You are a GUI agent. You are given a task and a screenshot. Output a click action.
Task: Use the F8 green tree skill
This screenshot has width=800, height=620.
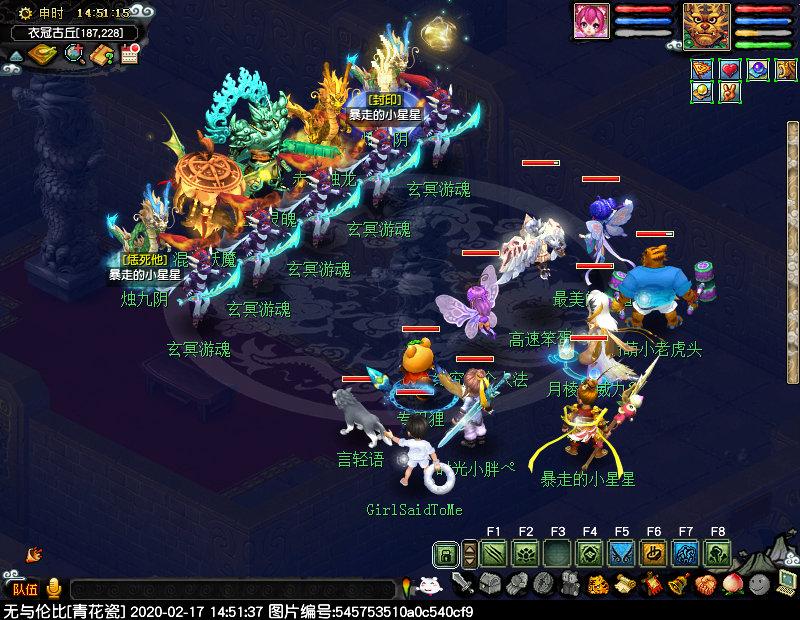(x=718, y=553)
